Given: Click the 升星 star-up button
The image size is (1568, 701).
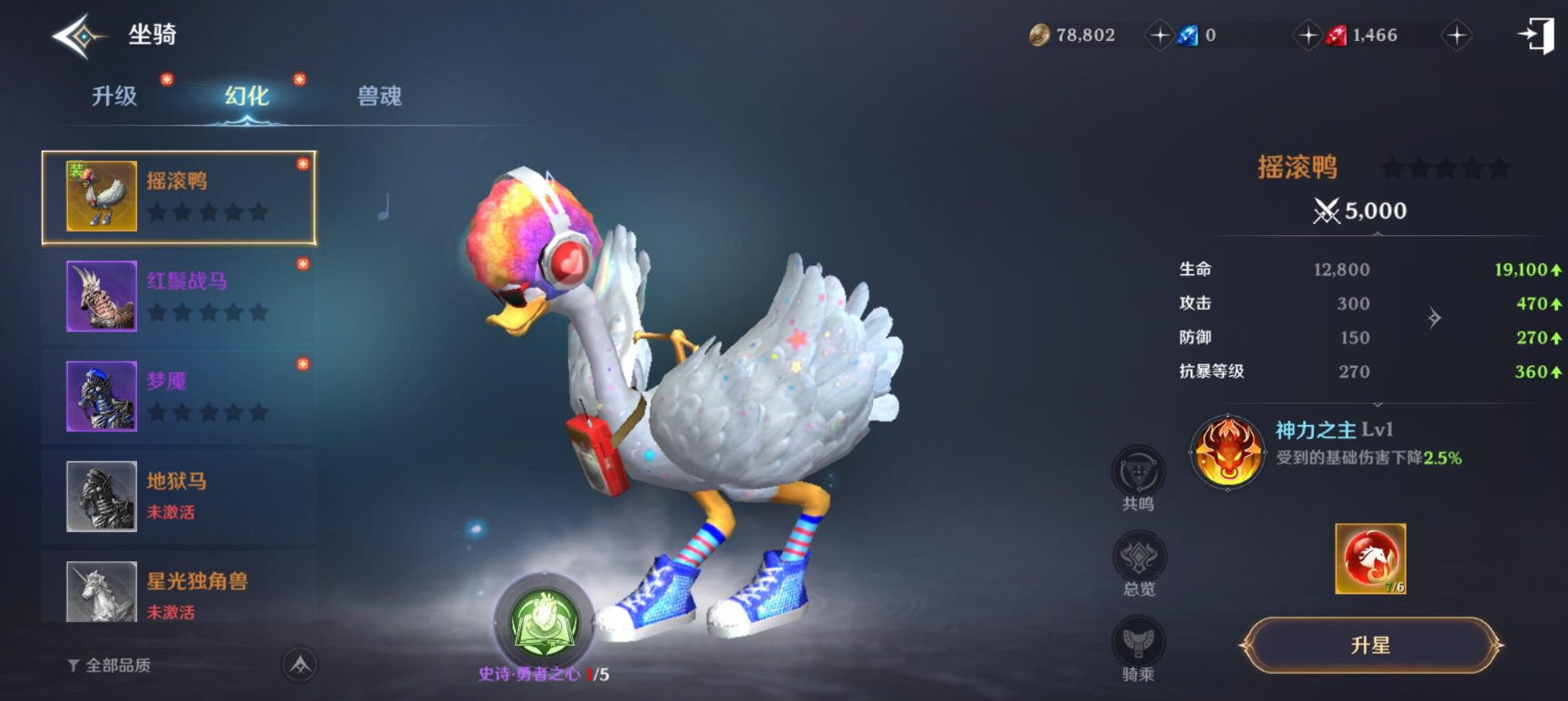Looking at the screenshot, I should [1370, 646].
